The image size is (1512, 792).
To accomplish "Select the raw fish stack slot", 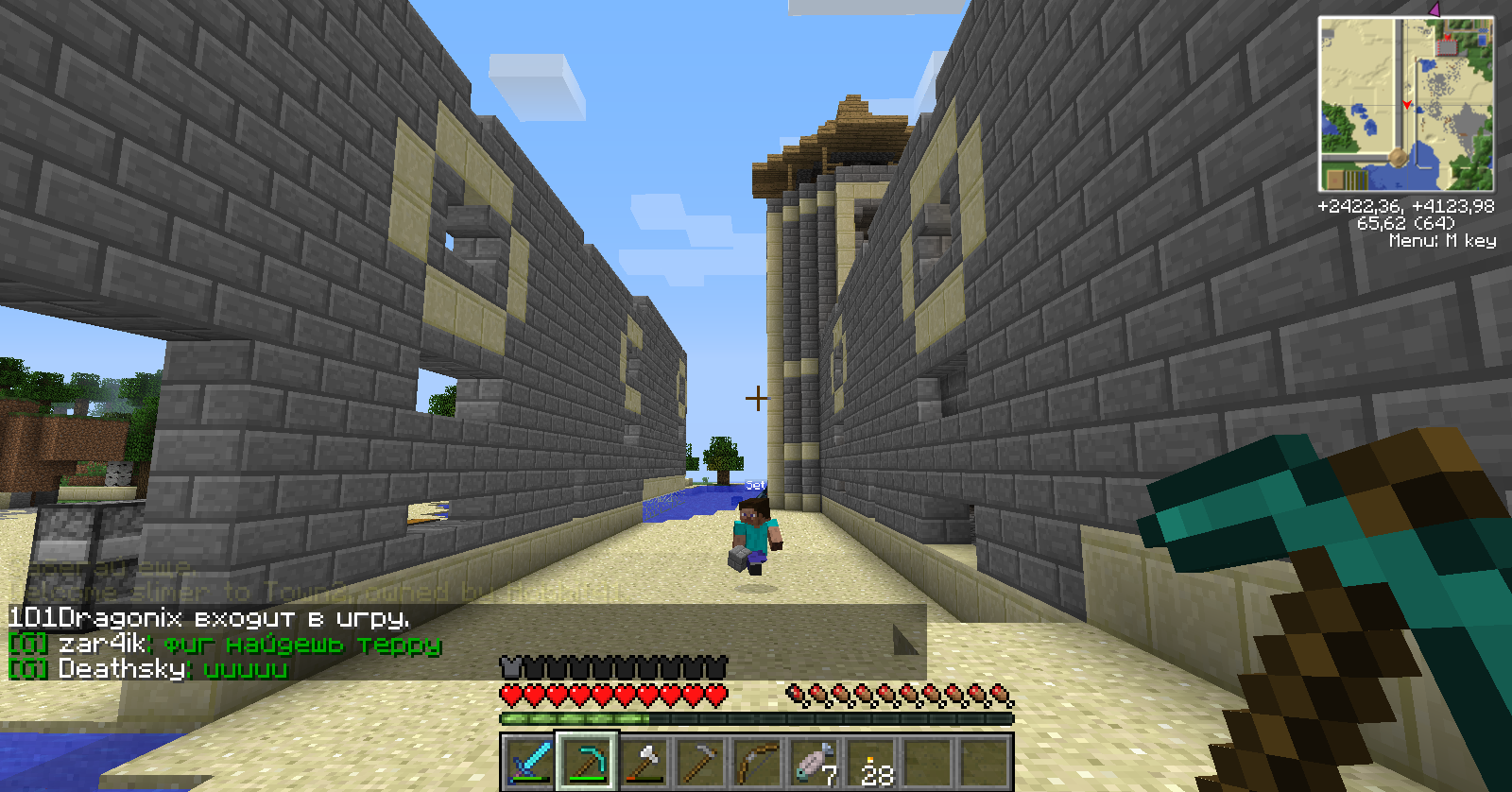I will 814,762.
